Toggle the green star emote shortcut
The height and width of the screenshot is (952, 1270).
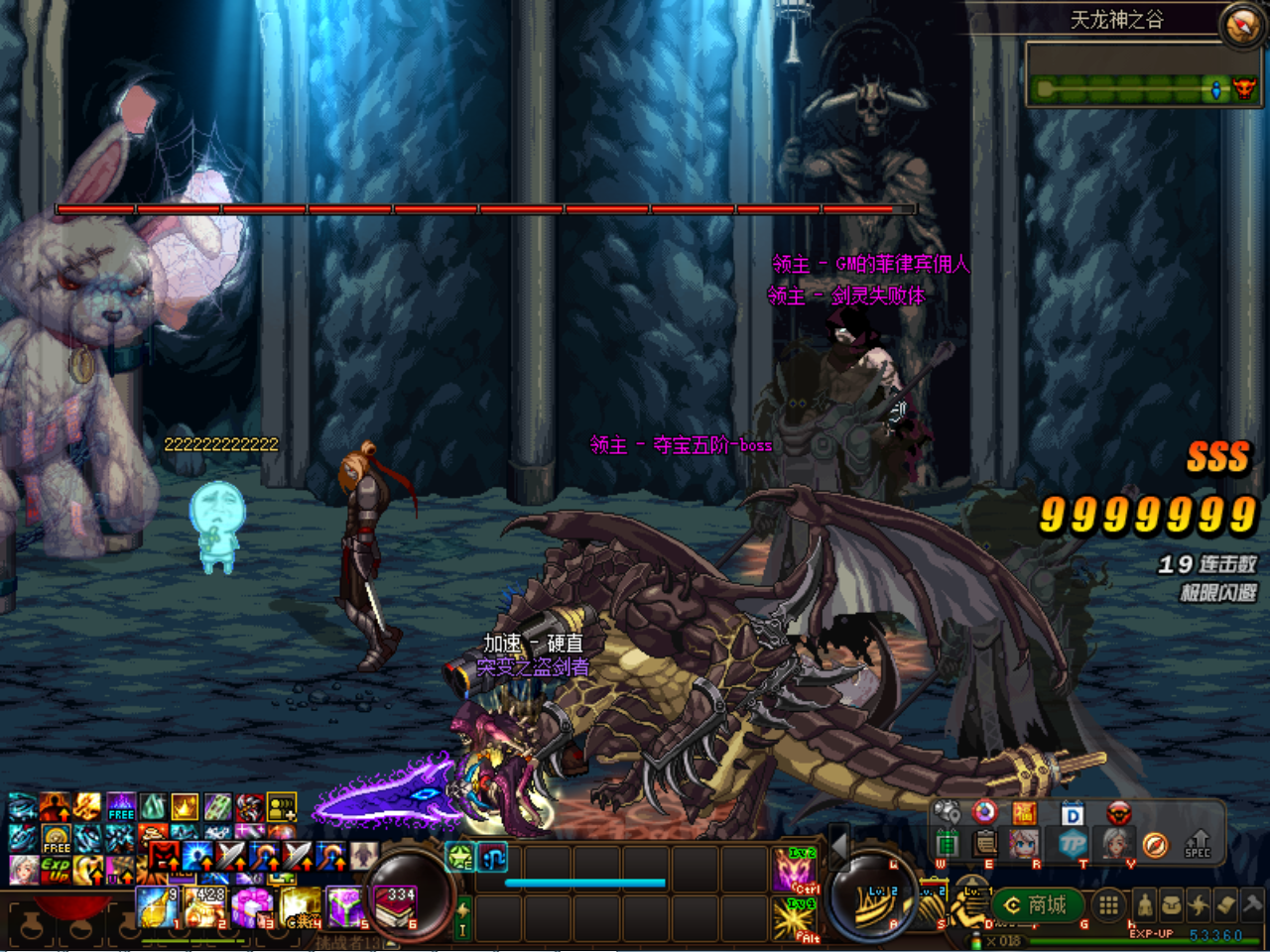click(x=460, y=858)
